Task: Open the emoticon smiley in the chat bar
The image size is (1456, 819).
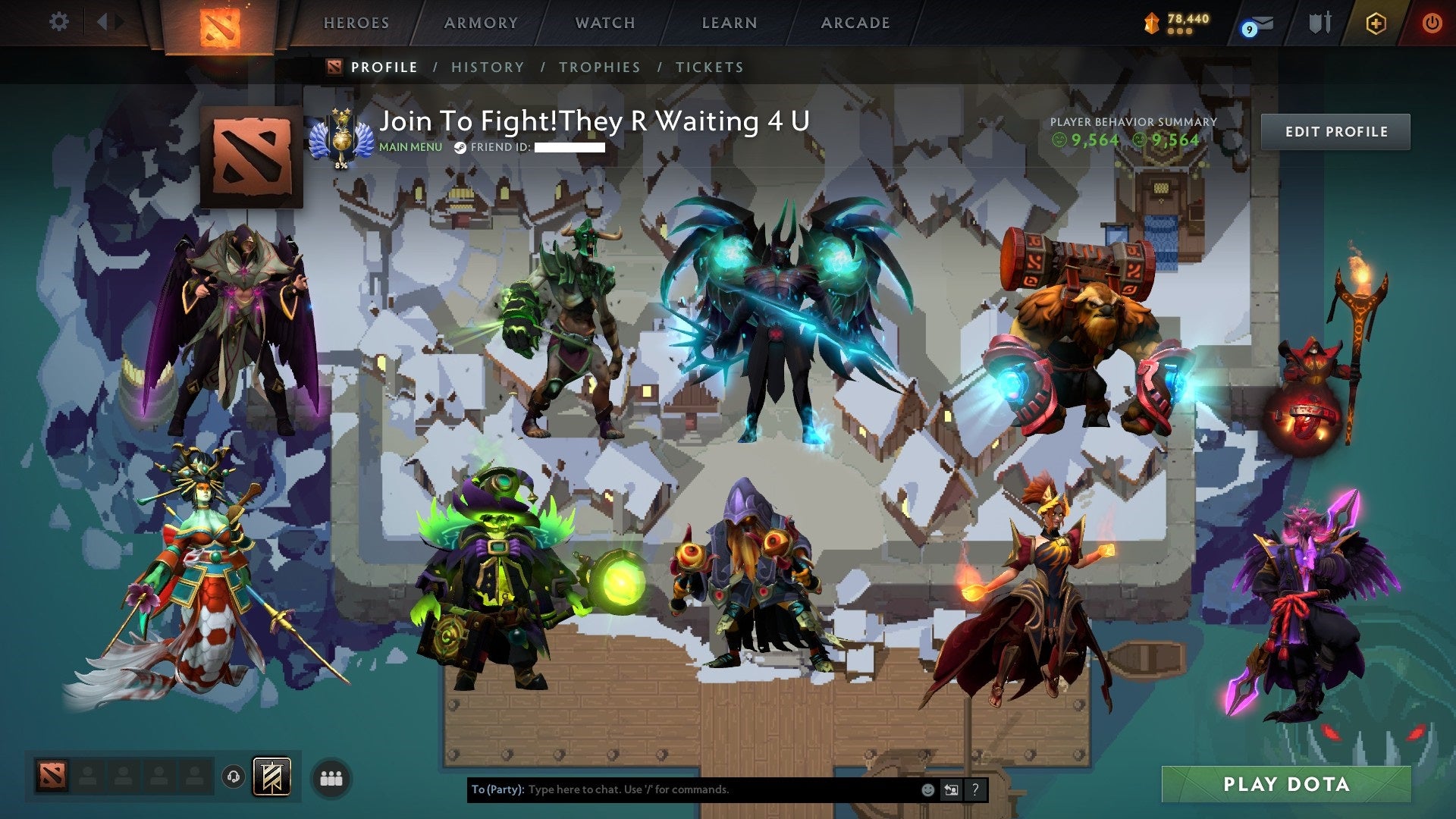Action: tap(927, 789)
